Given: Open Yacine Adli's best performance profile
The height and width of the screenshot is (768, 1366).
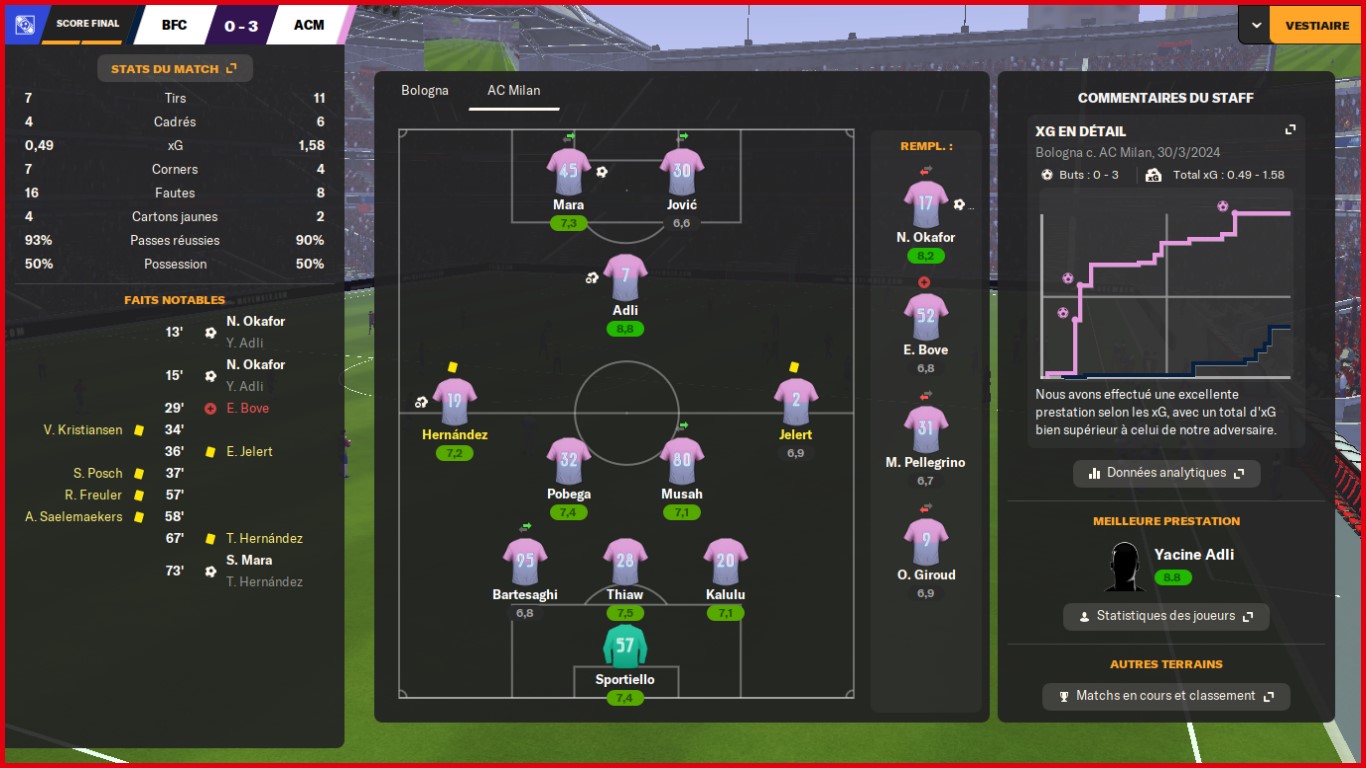Looking at the screenshot, I should tap(1193, 555).
